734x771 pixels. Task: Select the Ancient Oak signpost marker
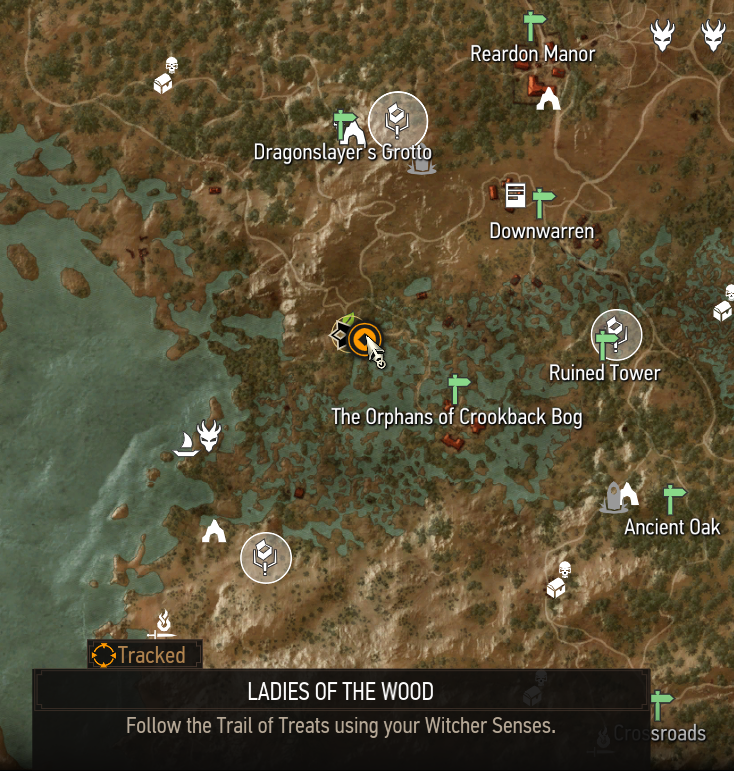(x=673, y=499)
